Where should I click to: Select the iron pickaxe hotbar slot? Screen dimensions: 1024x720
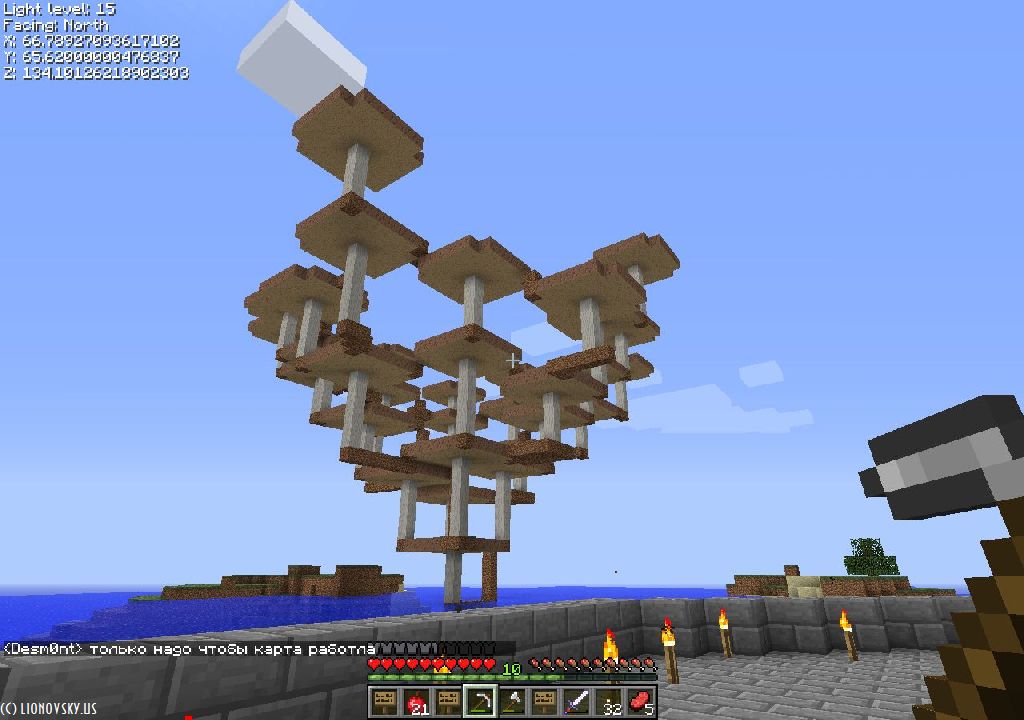point(480,702)
